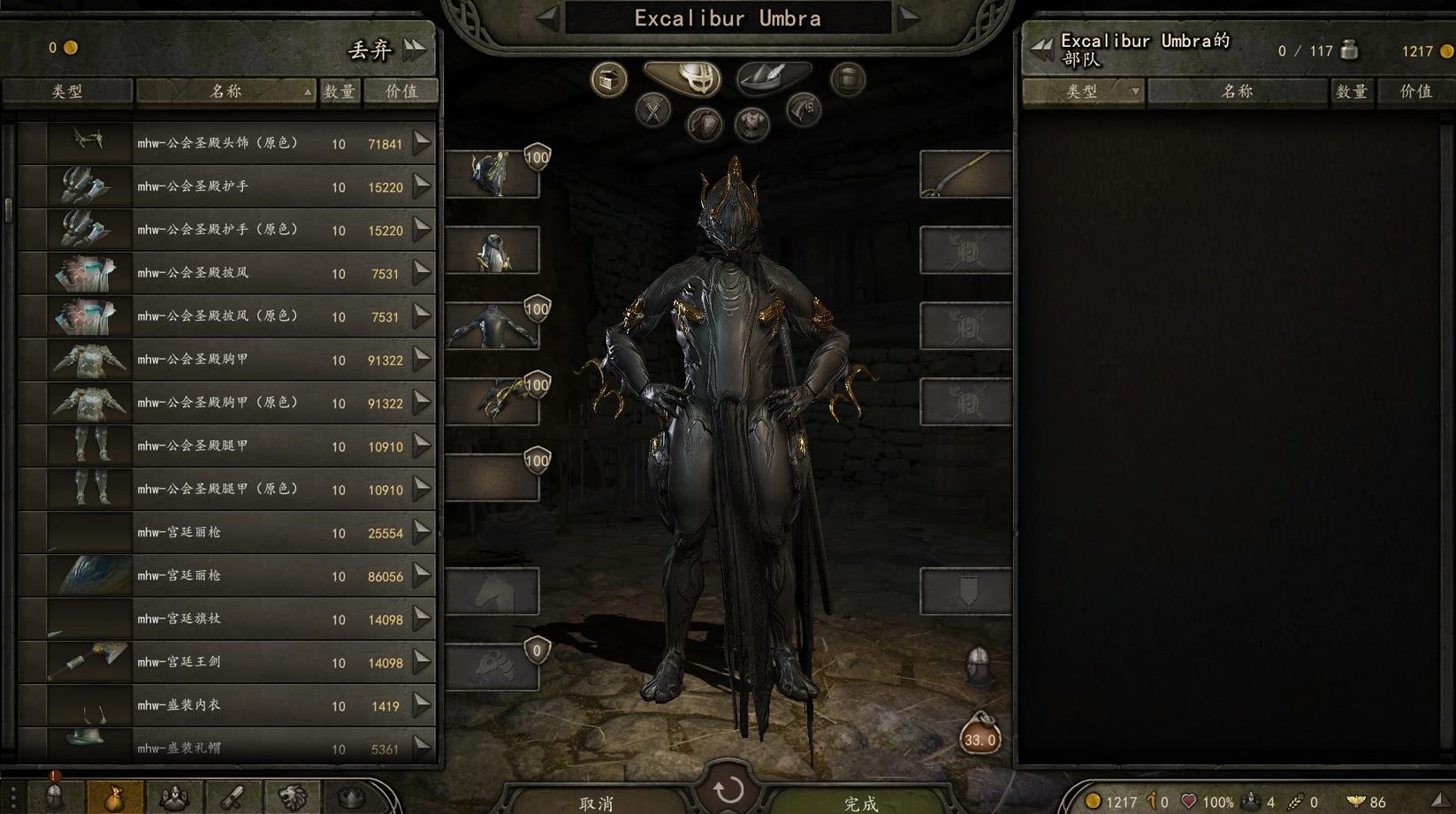Open the inventory bag icon on bottom bar
Viewport: 1456px width, 814px height.
pos(115,798)
